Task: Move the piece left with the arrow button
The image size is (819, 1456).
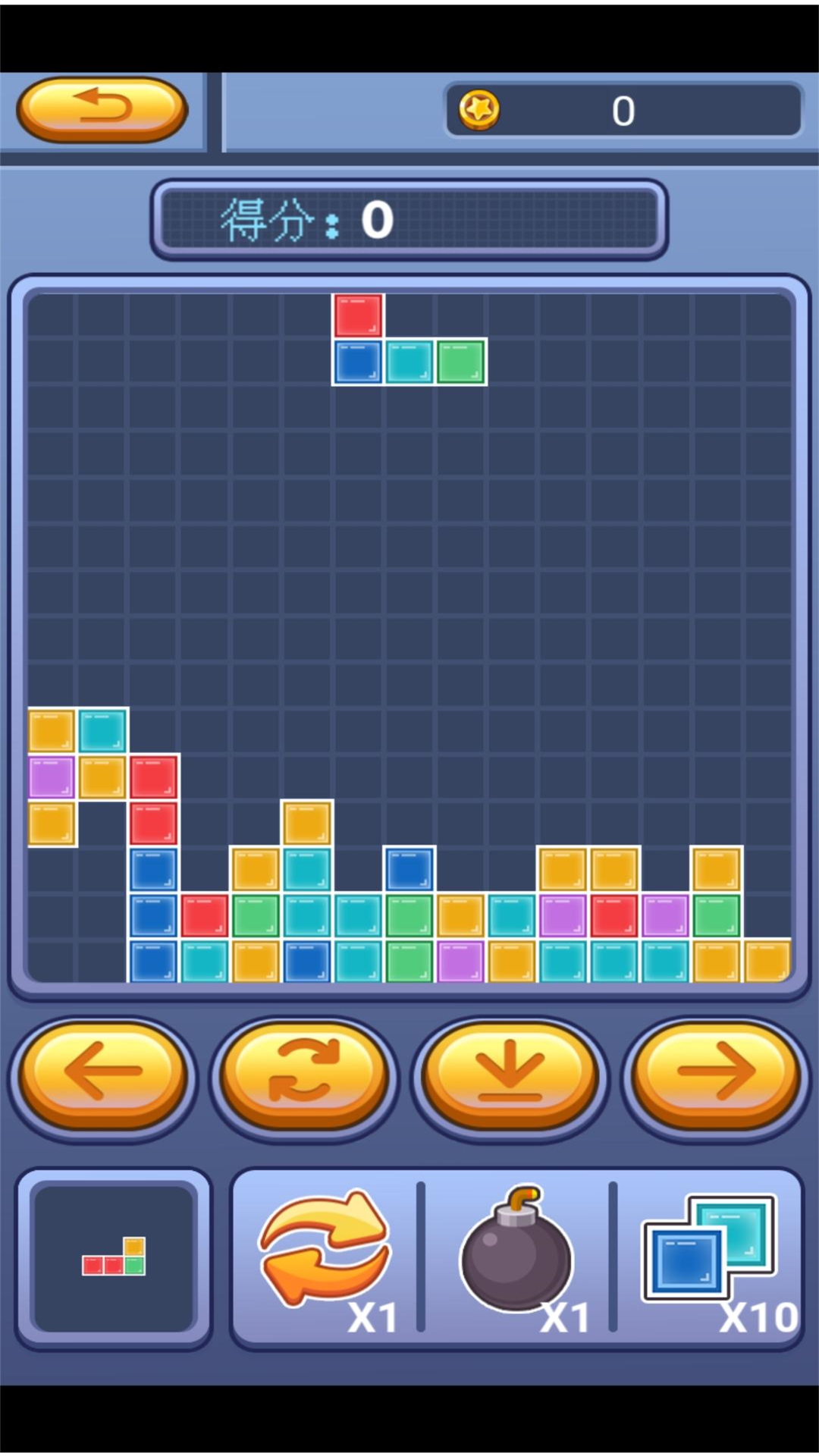Action: coord(103,1075)
